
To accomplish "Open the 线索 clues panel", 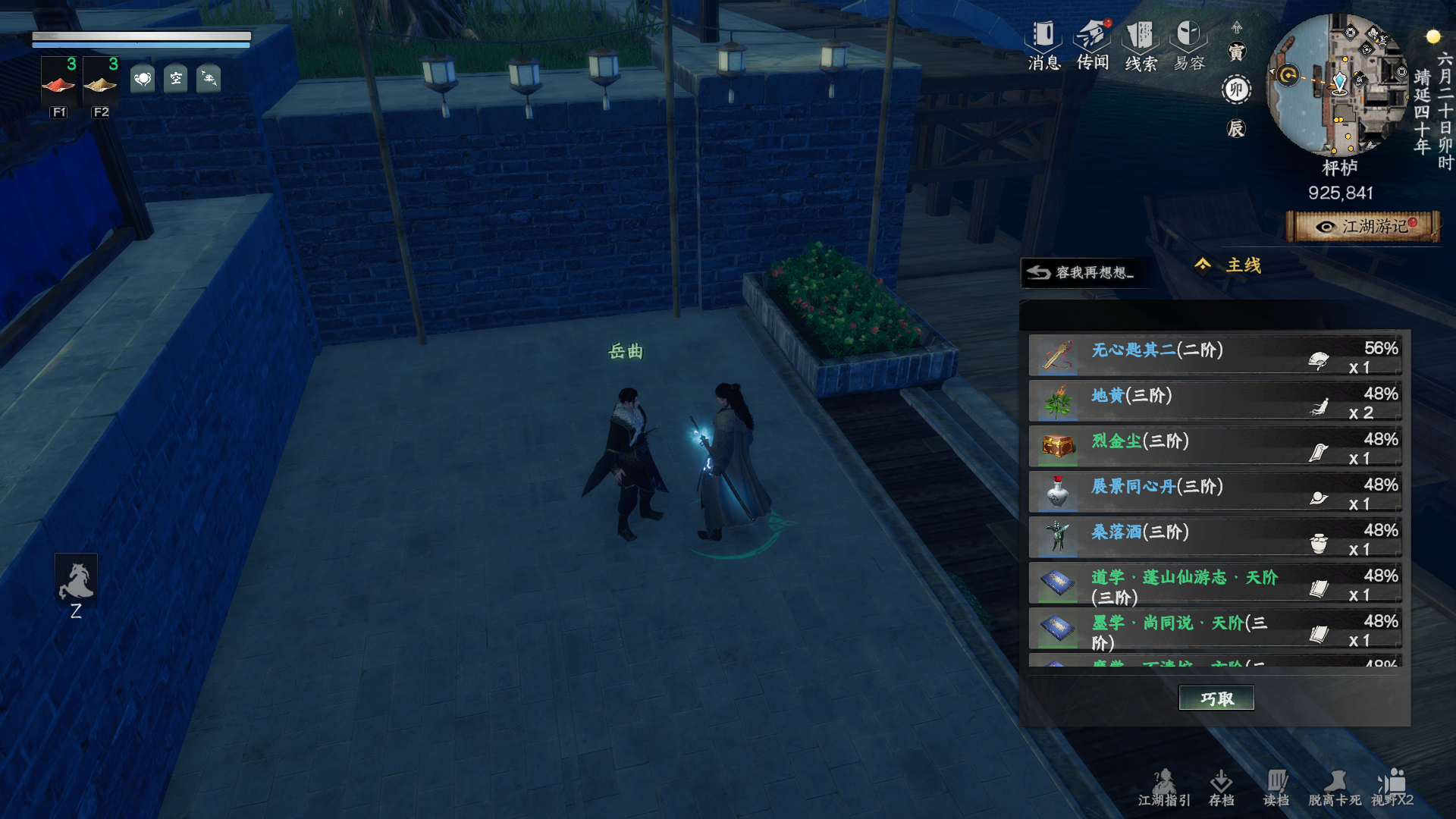I will point(1141,45).
